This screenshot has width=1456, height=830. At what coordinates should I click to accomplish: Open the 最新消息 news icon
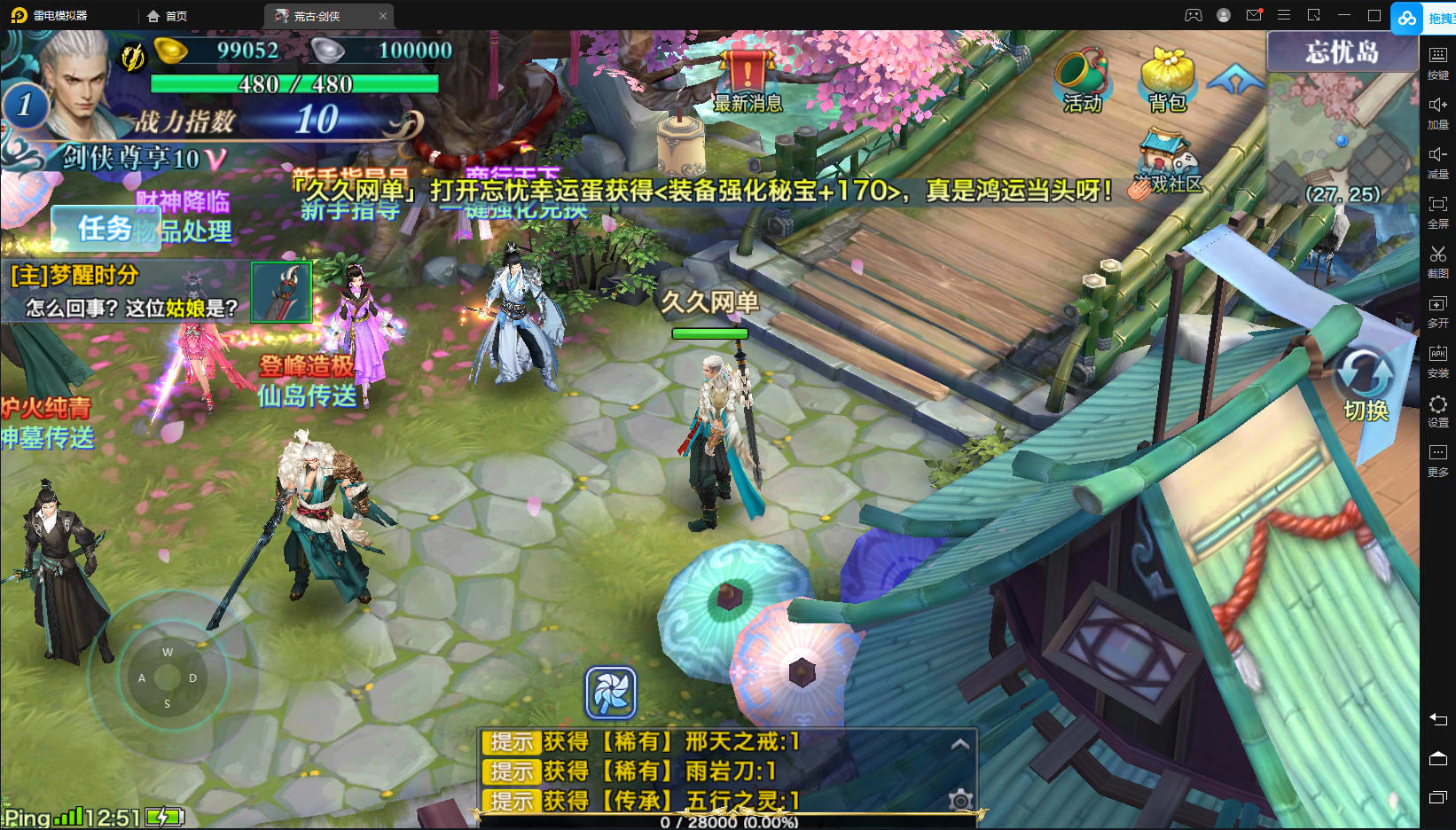coord(748,80)
